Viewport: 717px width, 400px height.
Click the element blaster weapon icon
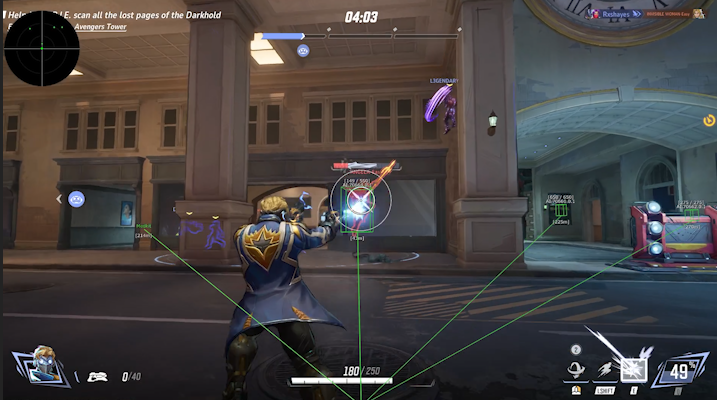97,376
